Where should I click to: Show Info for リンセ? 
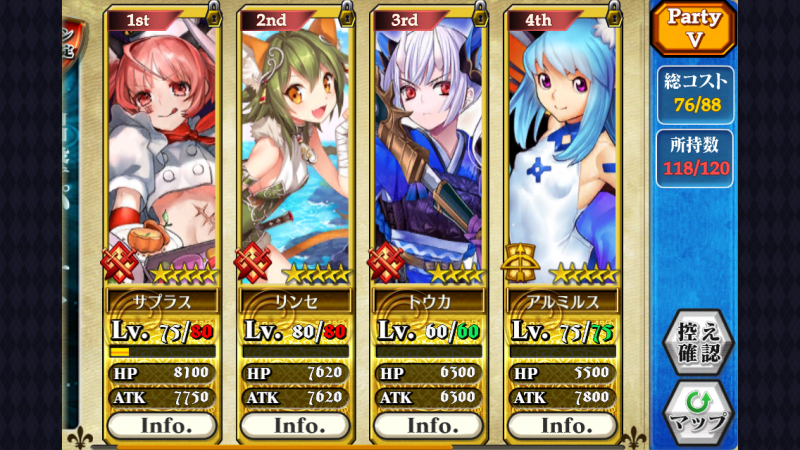295,425
